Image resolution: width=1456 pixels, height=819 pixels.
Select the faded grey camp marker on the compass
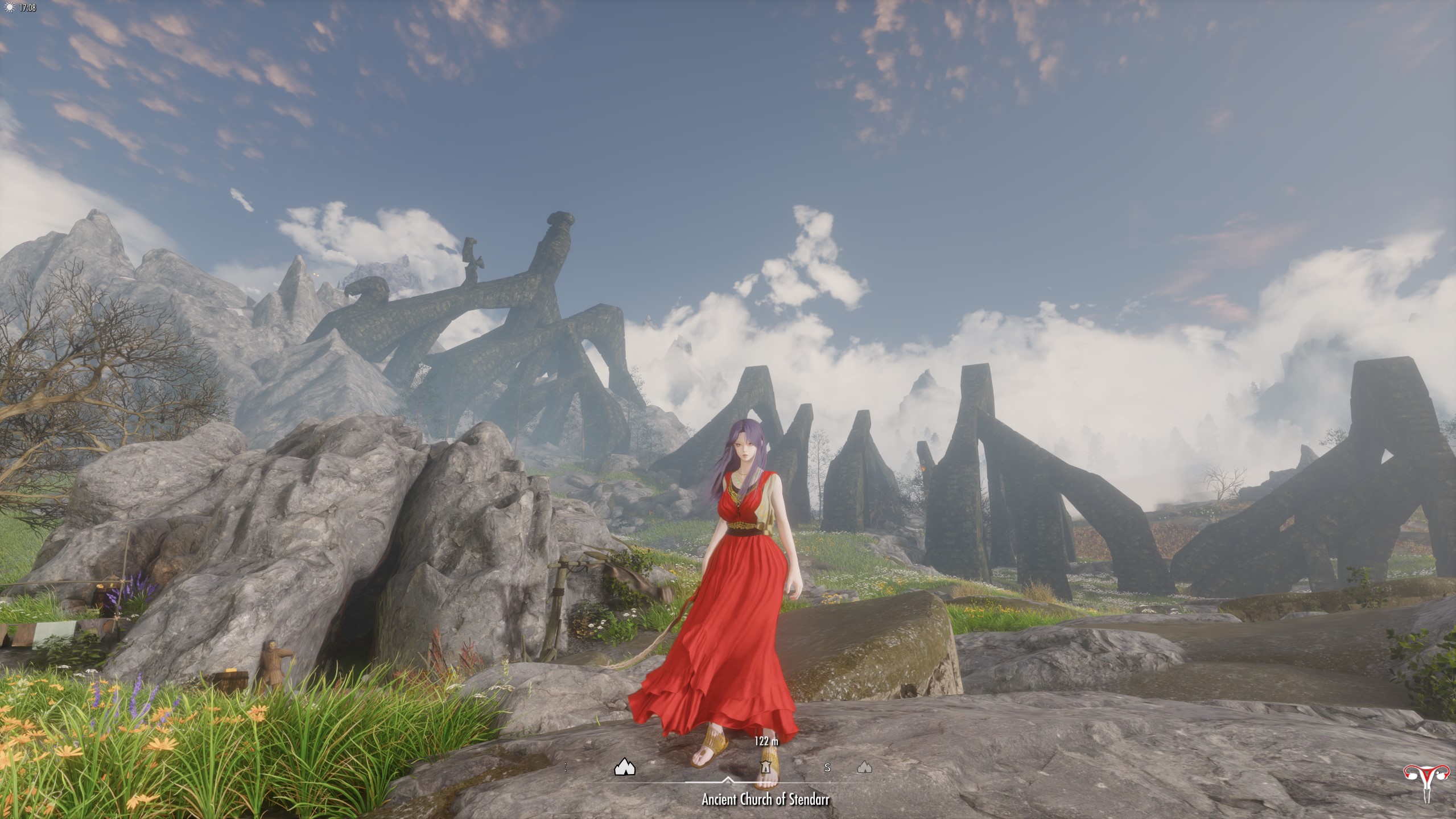tap(864, 768)
